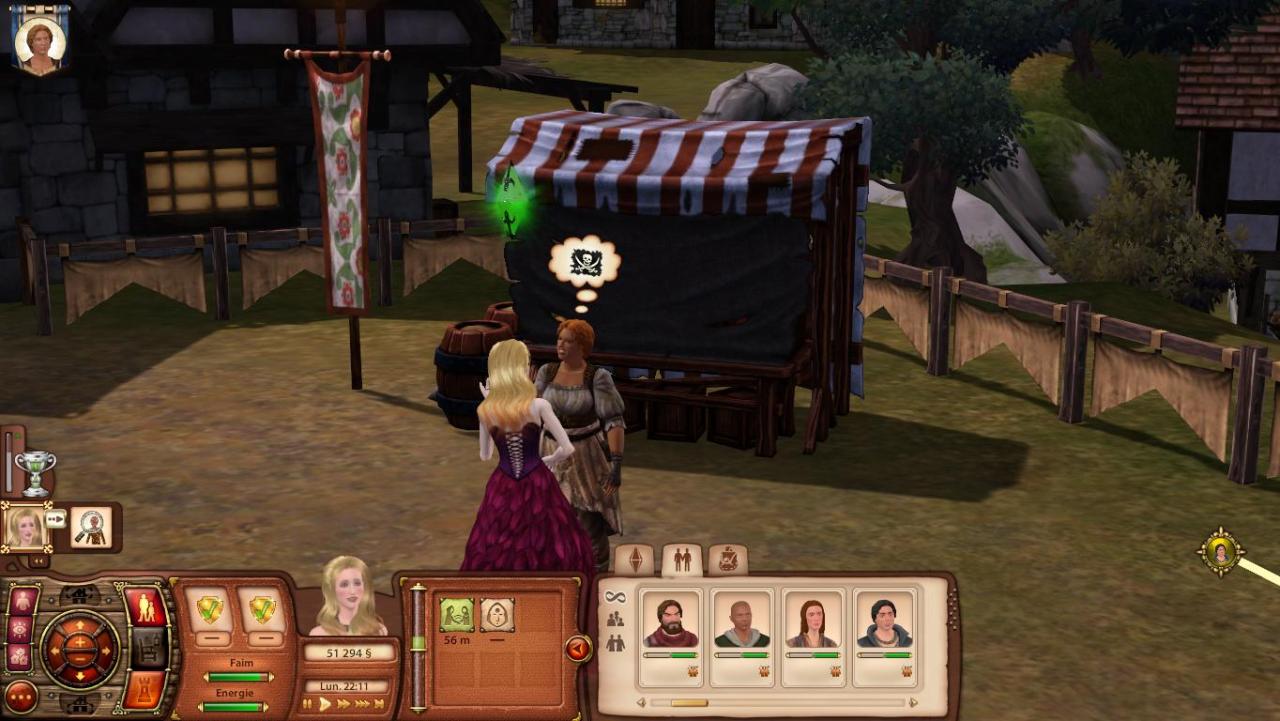Open the diamond plumbob tab

pyautogui.click(x=634, y=560)
